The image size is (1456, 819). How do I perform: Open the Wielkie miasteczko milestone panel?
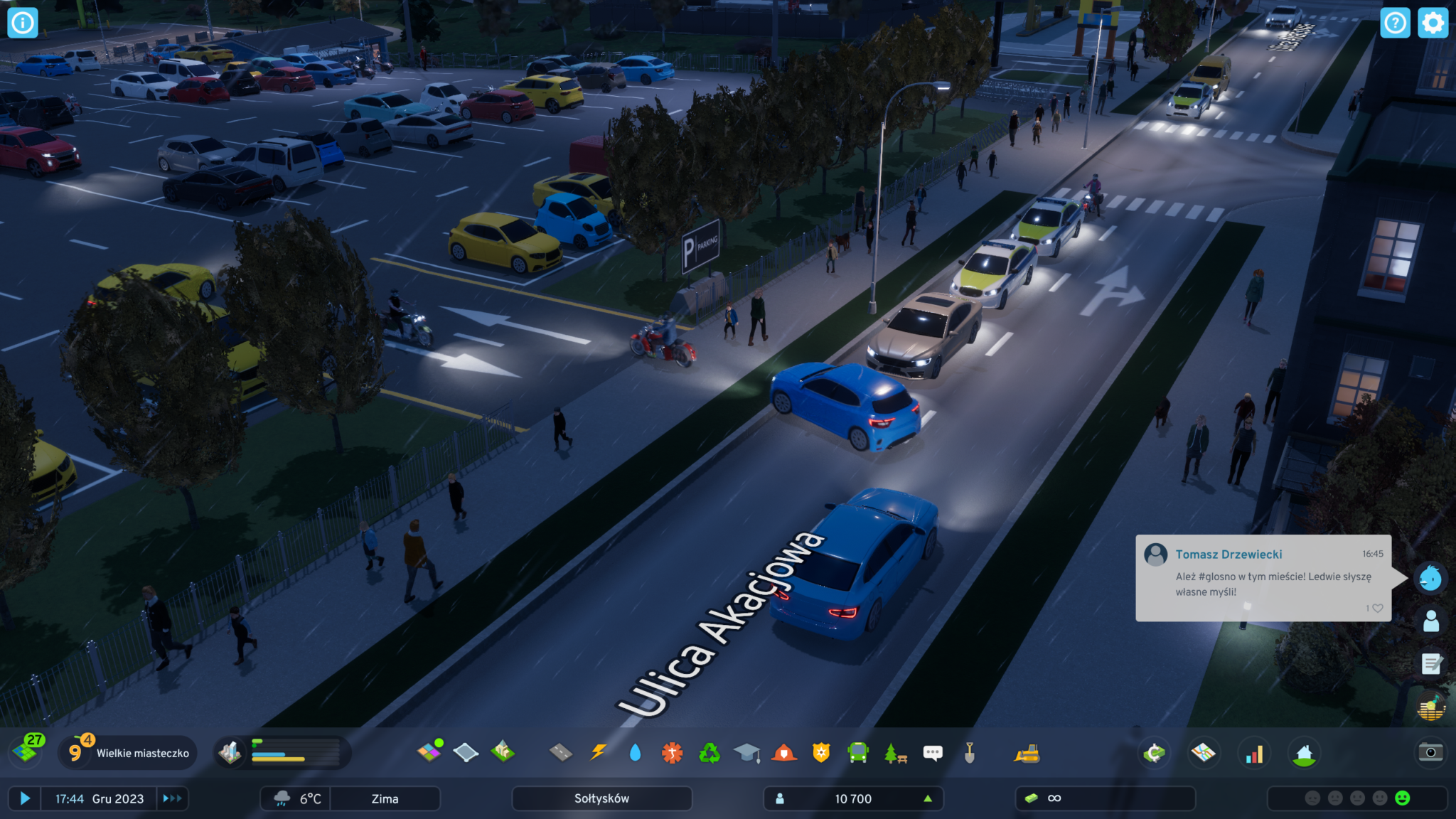pos(128,753)
